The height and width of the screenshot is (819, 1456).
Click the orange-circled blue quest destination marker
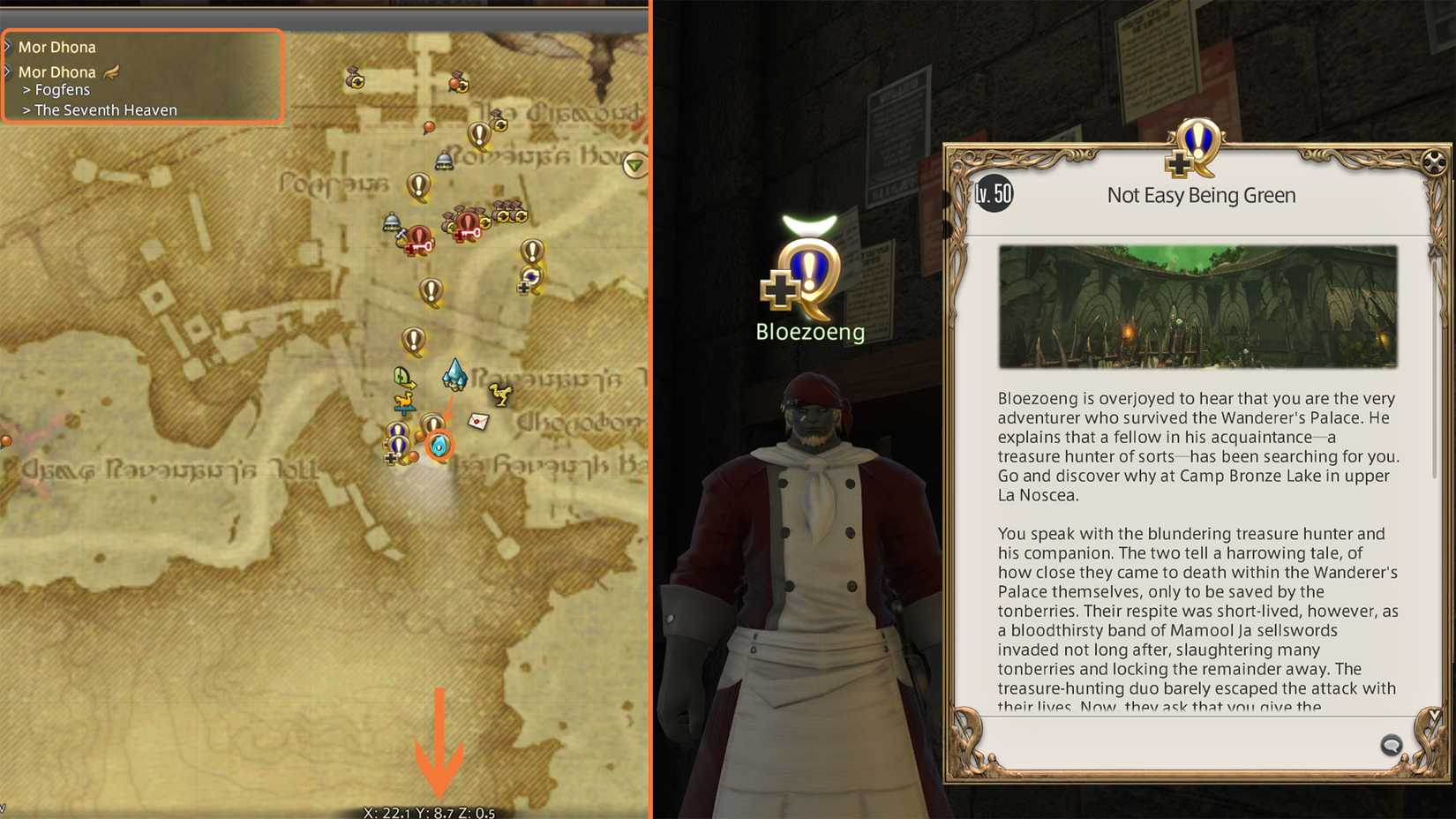click(438, 445)
